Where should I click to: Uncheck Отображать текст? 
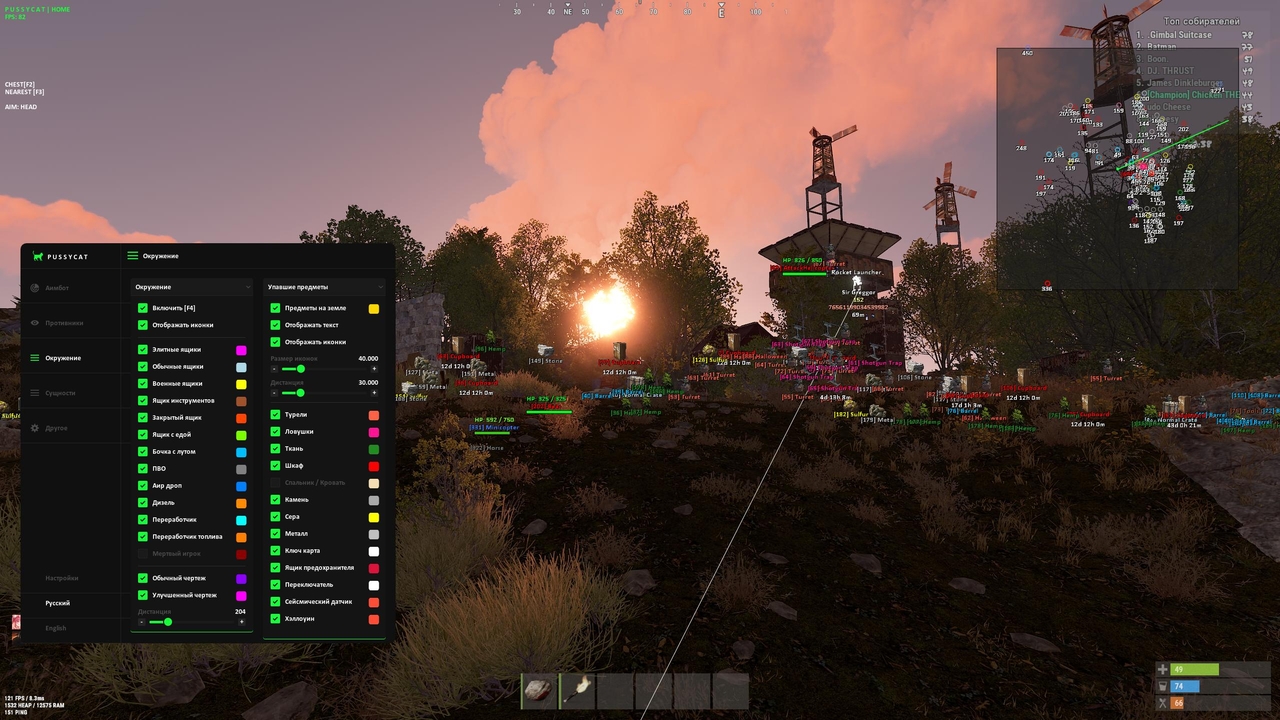click(275, 325)
